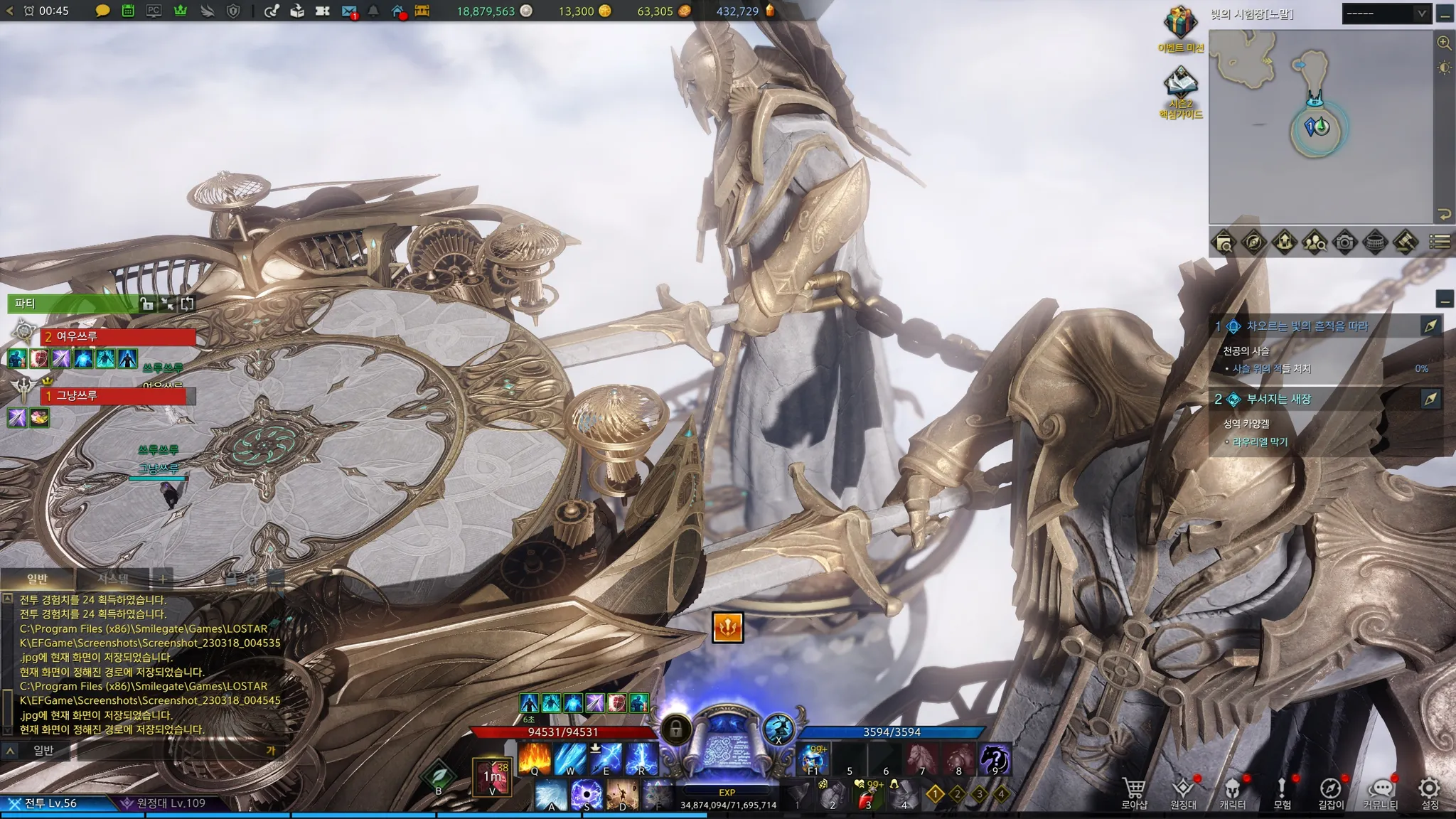Use the red potion in slot 3

[867, 795]
